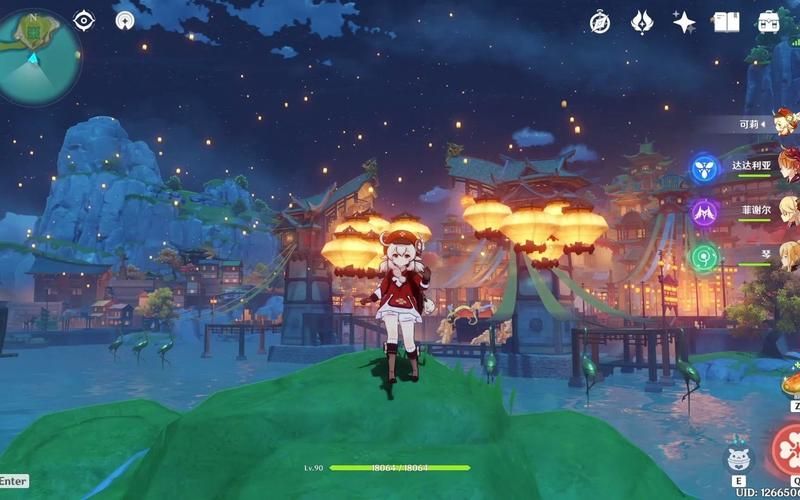Activate the red clover elemental burst
Viewport: 800px width, 500px height.
tap(787, 449)
